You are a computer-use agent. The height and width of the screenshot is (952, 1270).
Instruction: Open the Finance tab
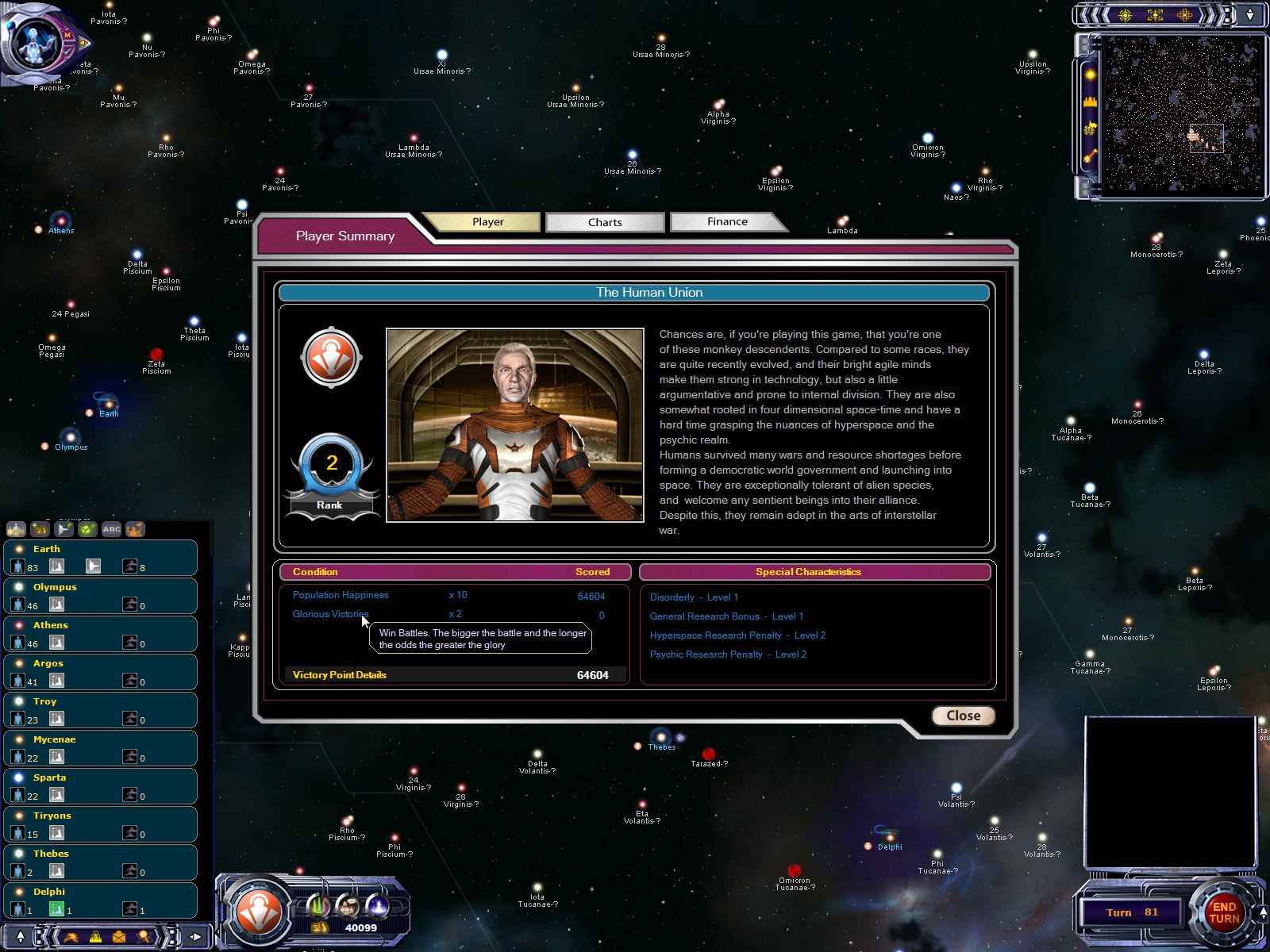pyautogui.click(x=727, y=222)
